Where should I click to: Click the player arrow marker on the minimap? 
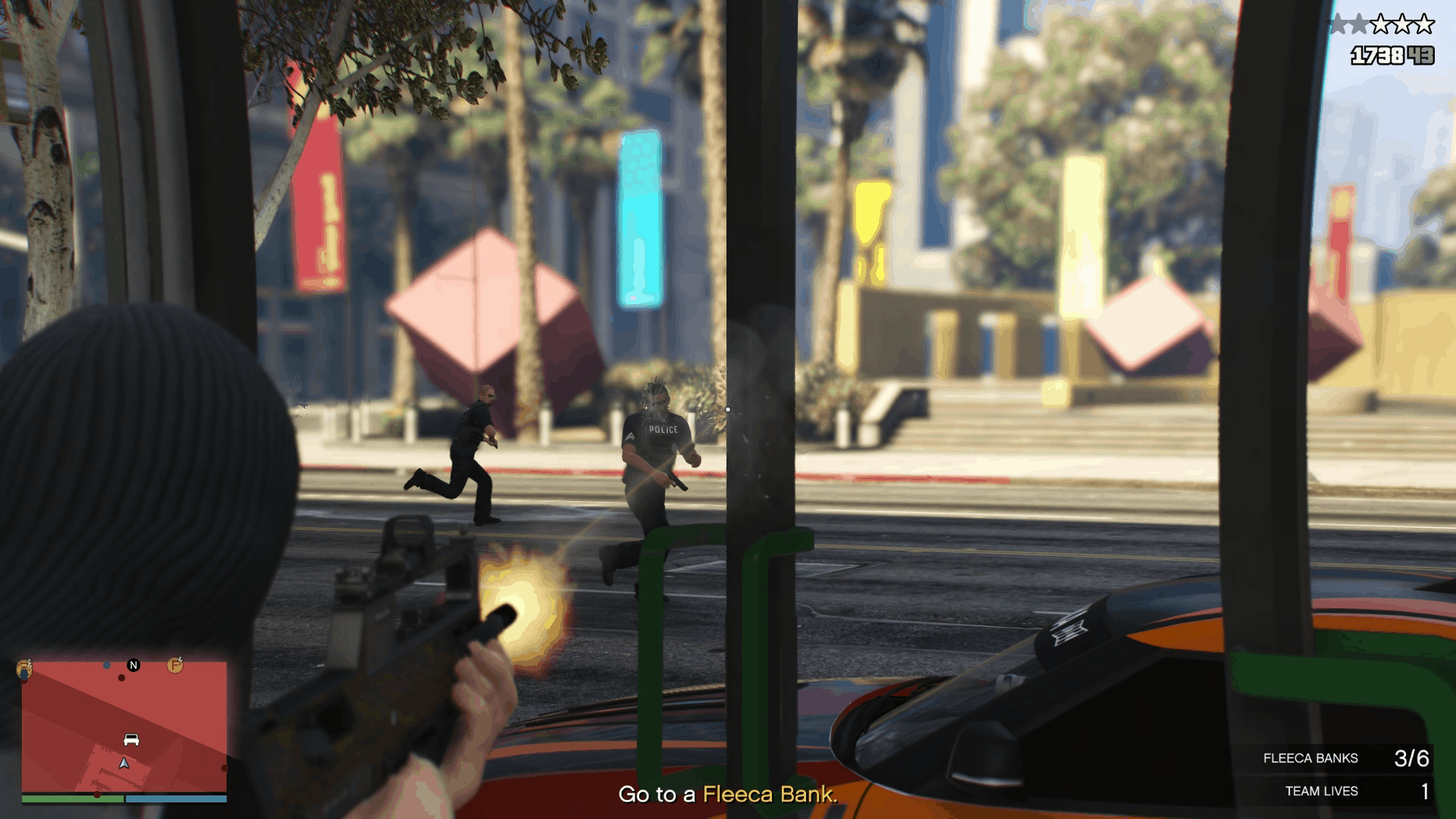pos(124,764)
